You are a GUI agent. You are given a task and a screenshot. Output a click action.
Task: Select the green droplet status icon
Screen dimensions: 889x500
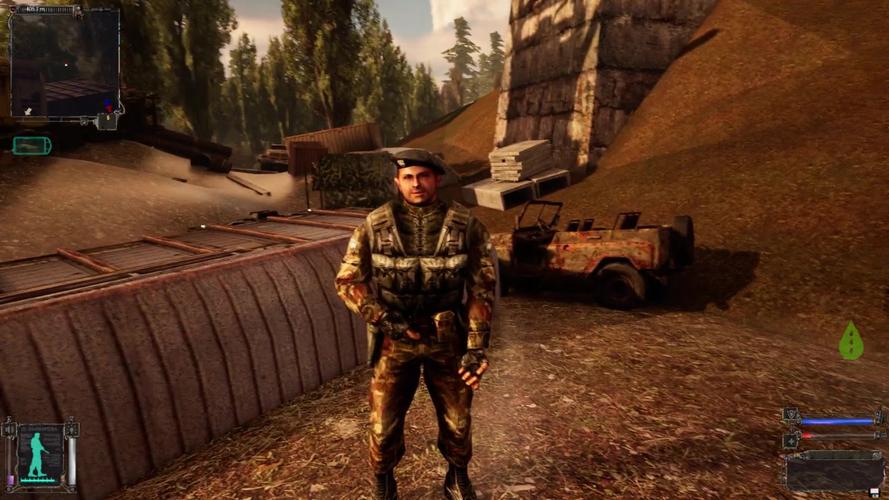click(x=850, y=341)
